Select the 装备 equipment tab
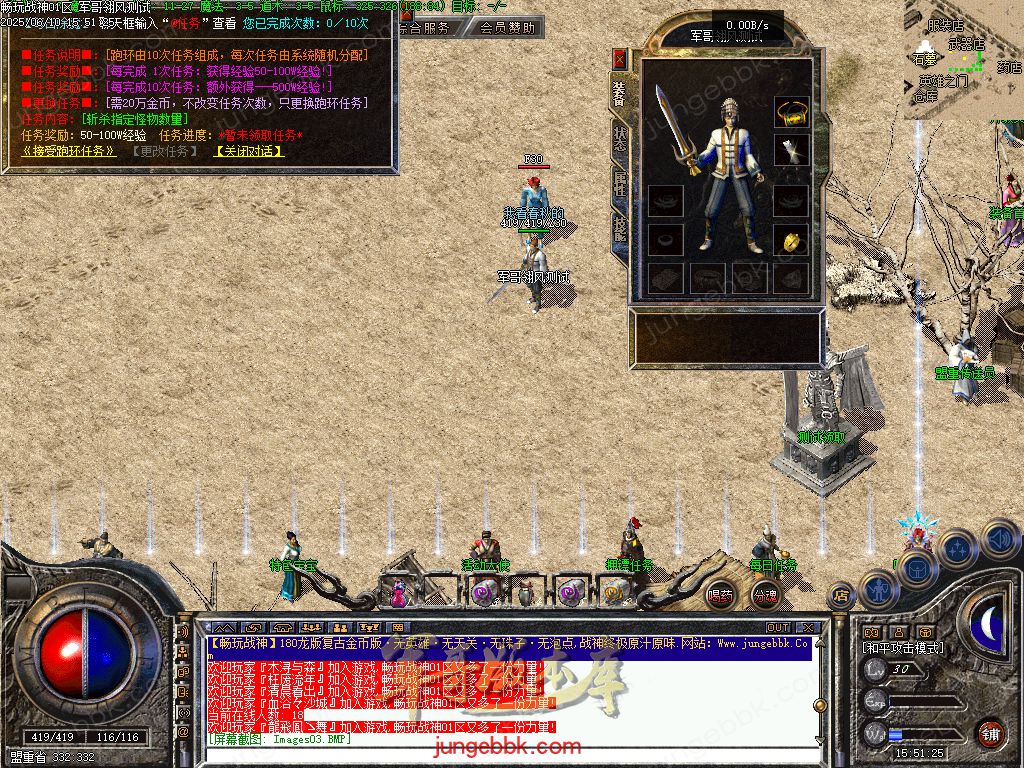This screenshot has width=1024, height=768. (620, 94)
